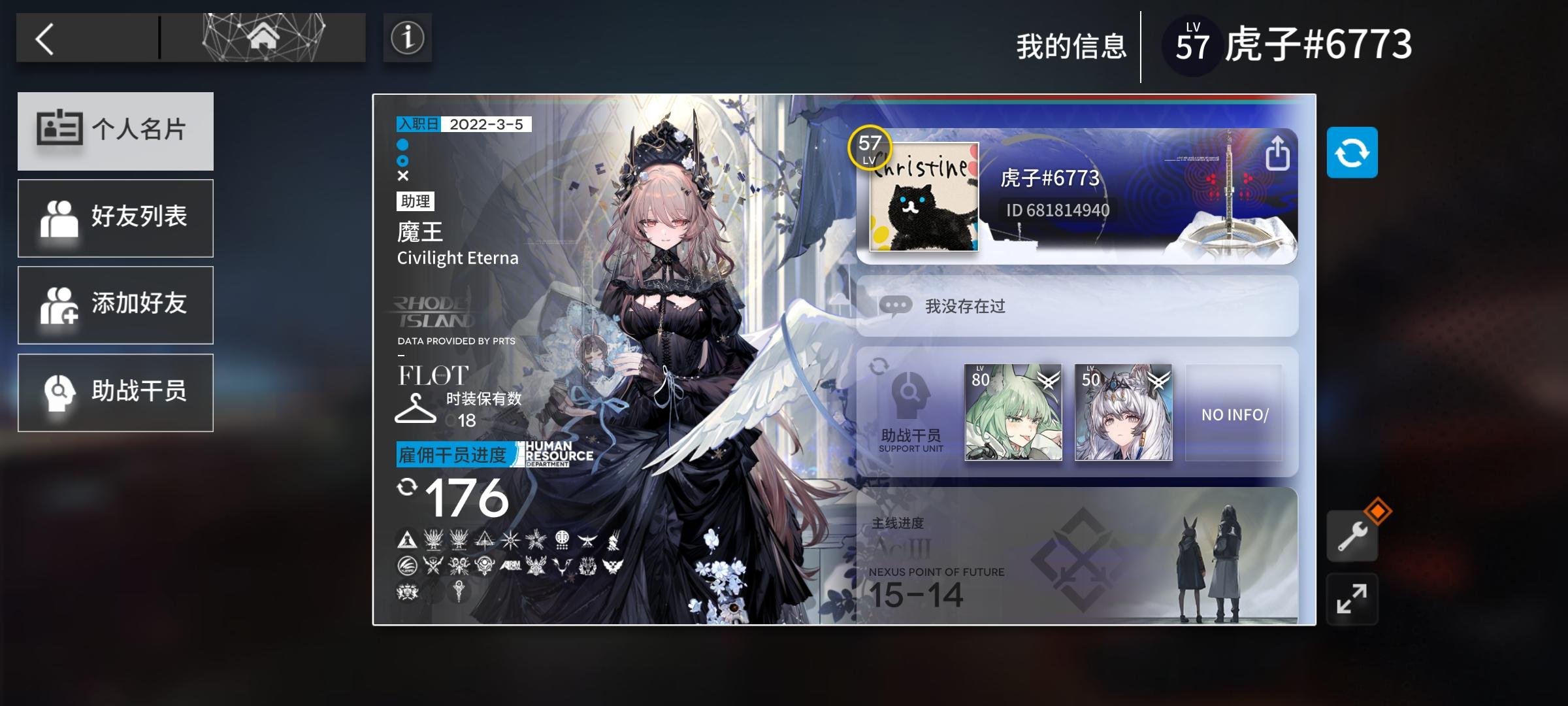This screenshot has height=706, width=1568.
Task: Open the 个人名片 personal card section
Action: (116, 131)
